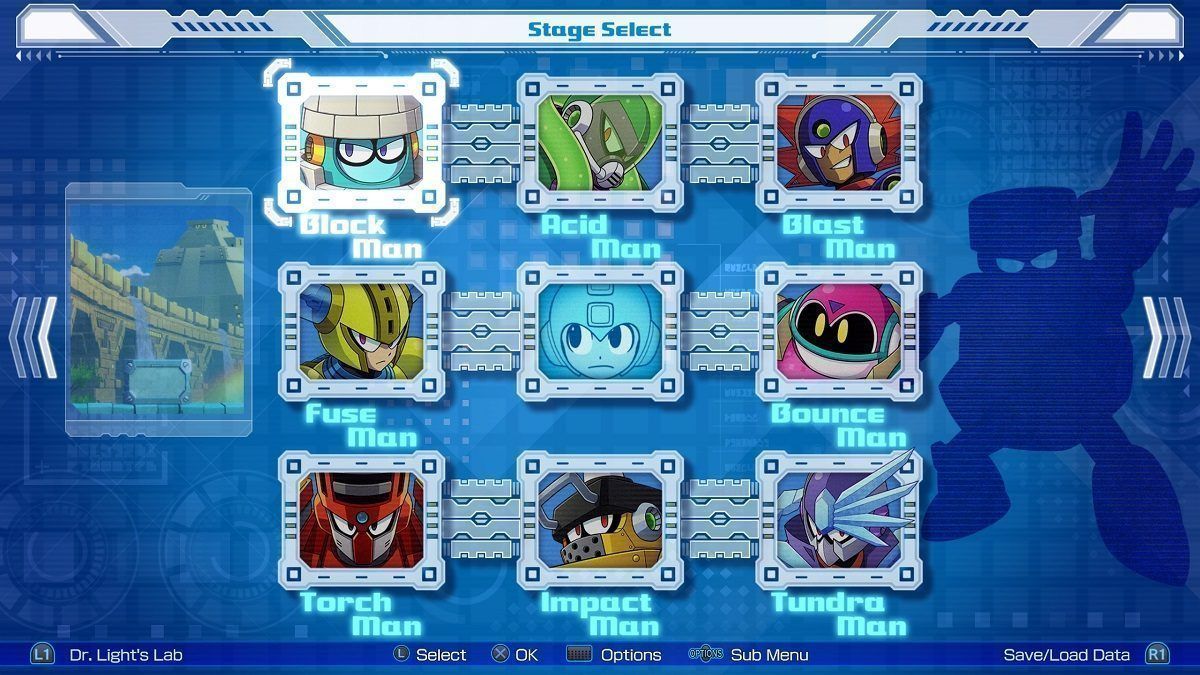The image size is (1200, 675).
Task: Select the Fuse Man stage portrait
Action: [x=361, y=331]
